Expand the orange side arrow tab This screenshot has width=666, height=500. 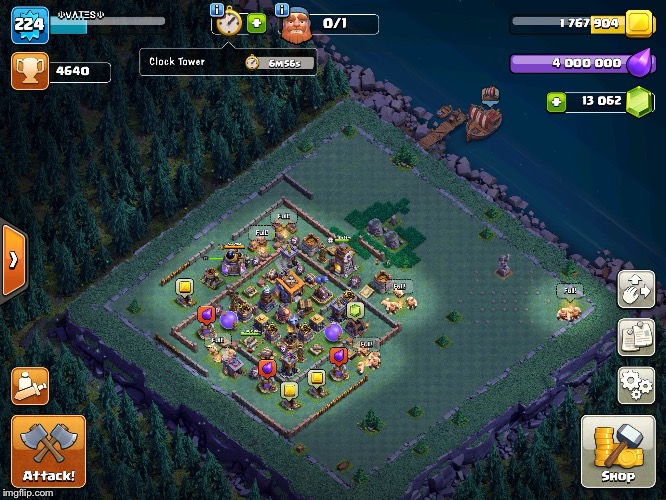(x=13, y=260)
